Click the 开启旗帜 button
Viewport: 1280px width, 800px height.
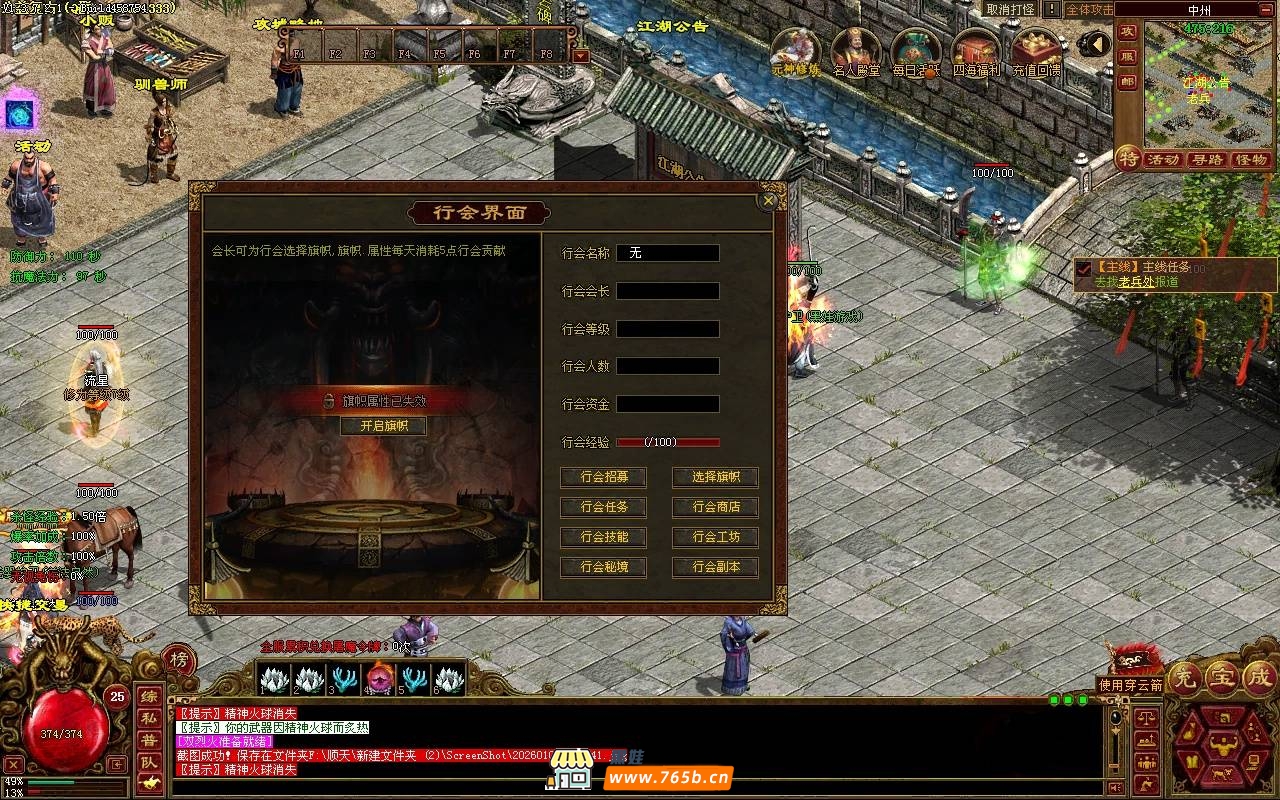[384, 426]
